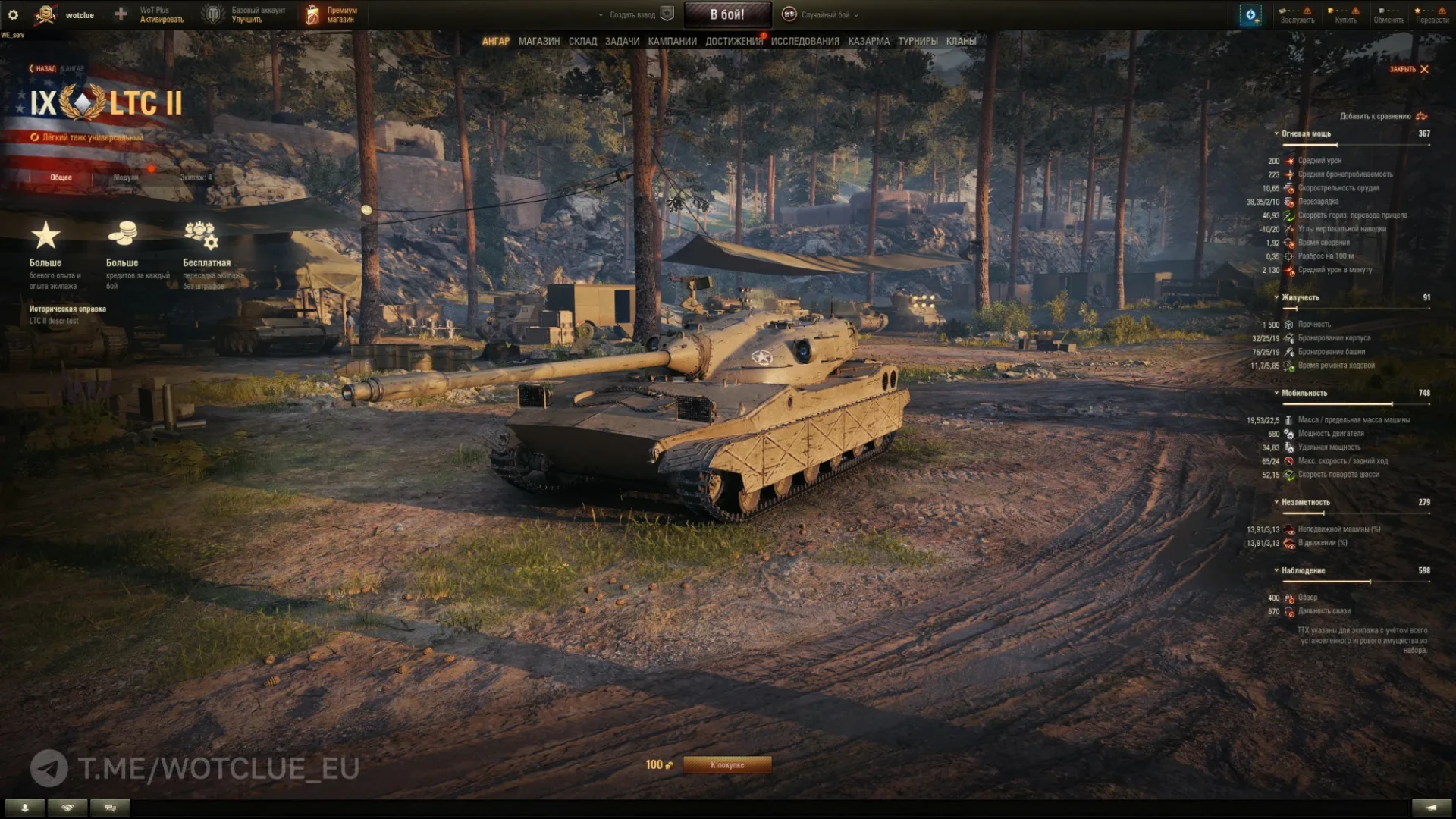Open the Premium магазин store icon
Screen dimensions: 1456x819
312,14
